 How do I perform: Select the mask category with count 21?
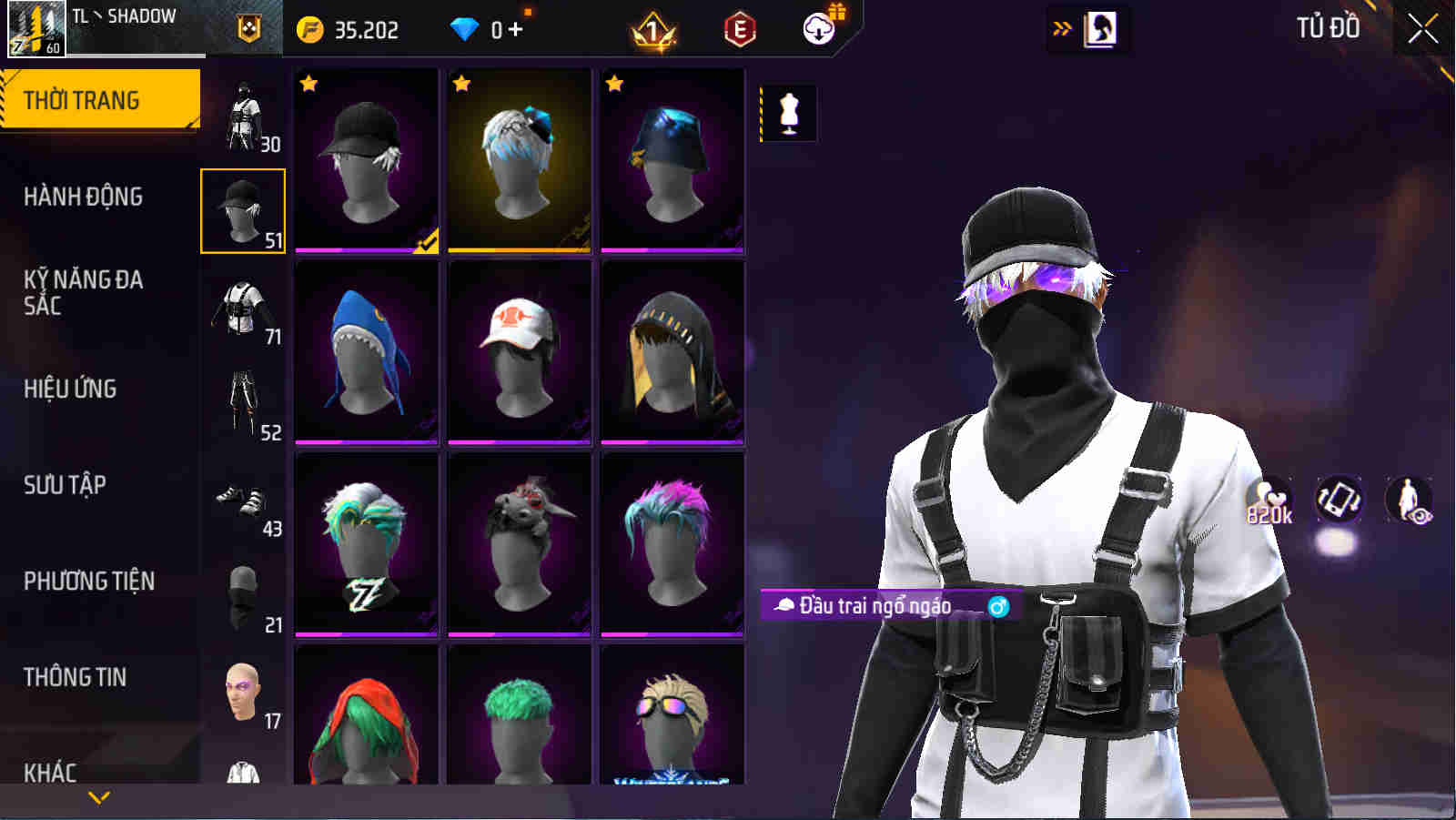pyautogui.click(x=242, y=596)
